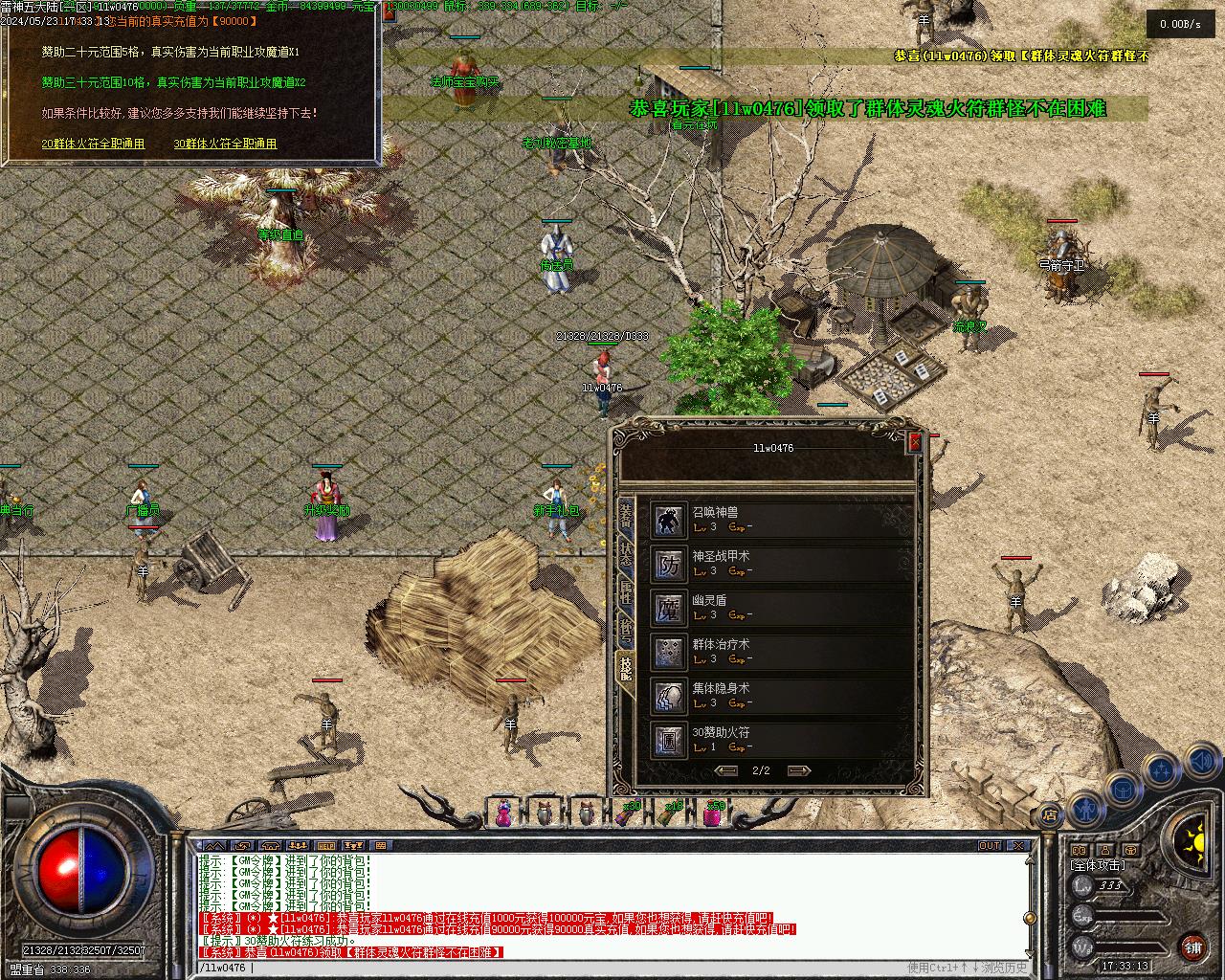1225x980 pixels.
Task: Switch to the 装备 equipment tab
Action: pos(625,516)
